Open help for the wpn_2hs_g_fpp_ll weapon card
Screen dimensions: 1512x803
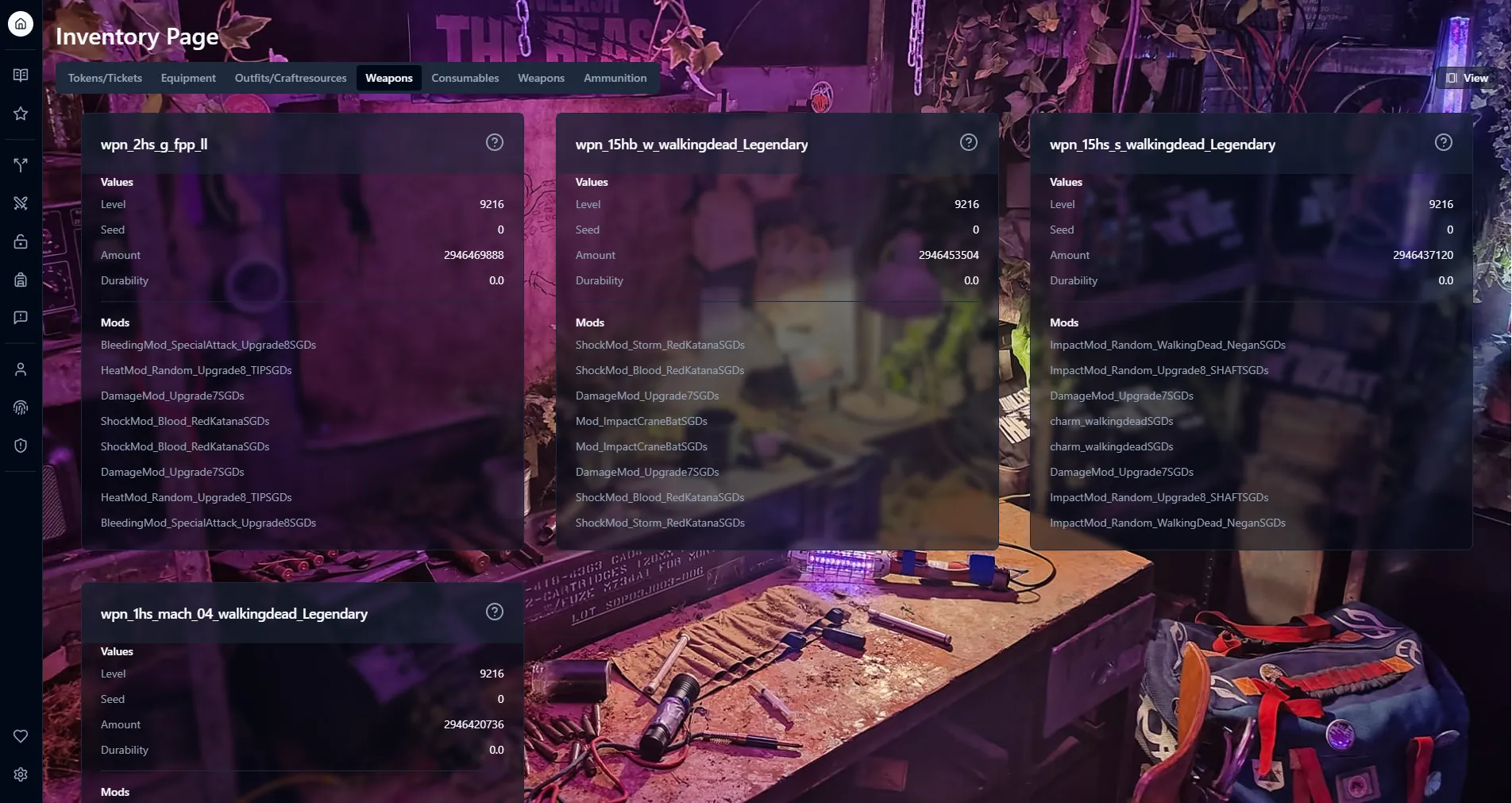(x=494, y=142)
